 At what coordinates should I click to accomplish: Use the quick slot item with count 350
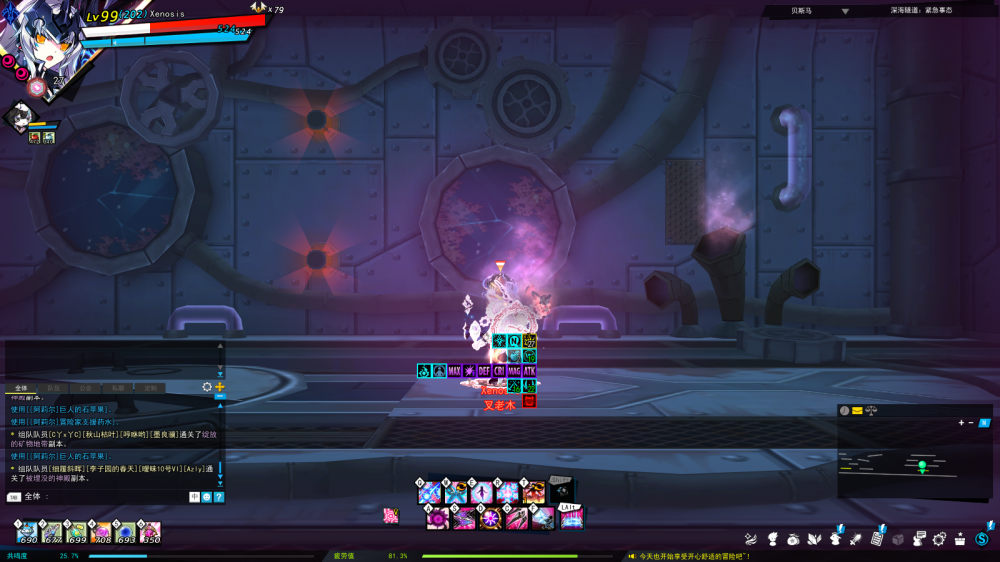151,532
